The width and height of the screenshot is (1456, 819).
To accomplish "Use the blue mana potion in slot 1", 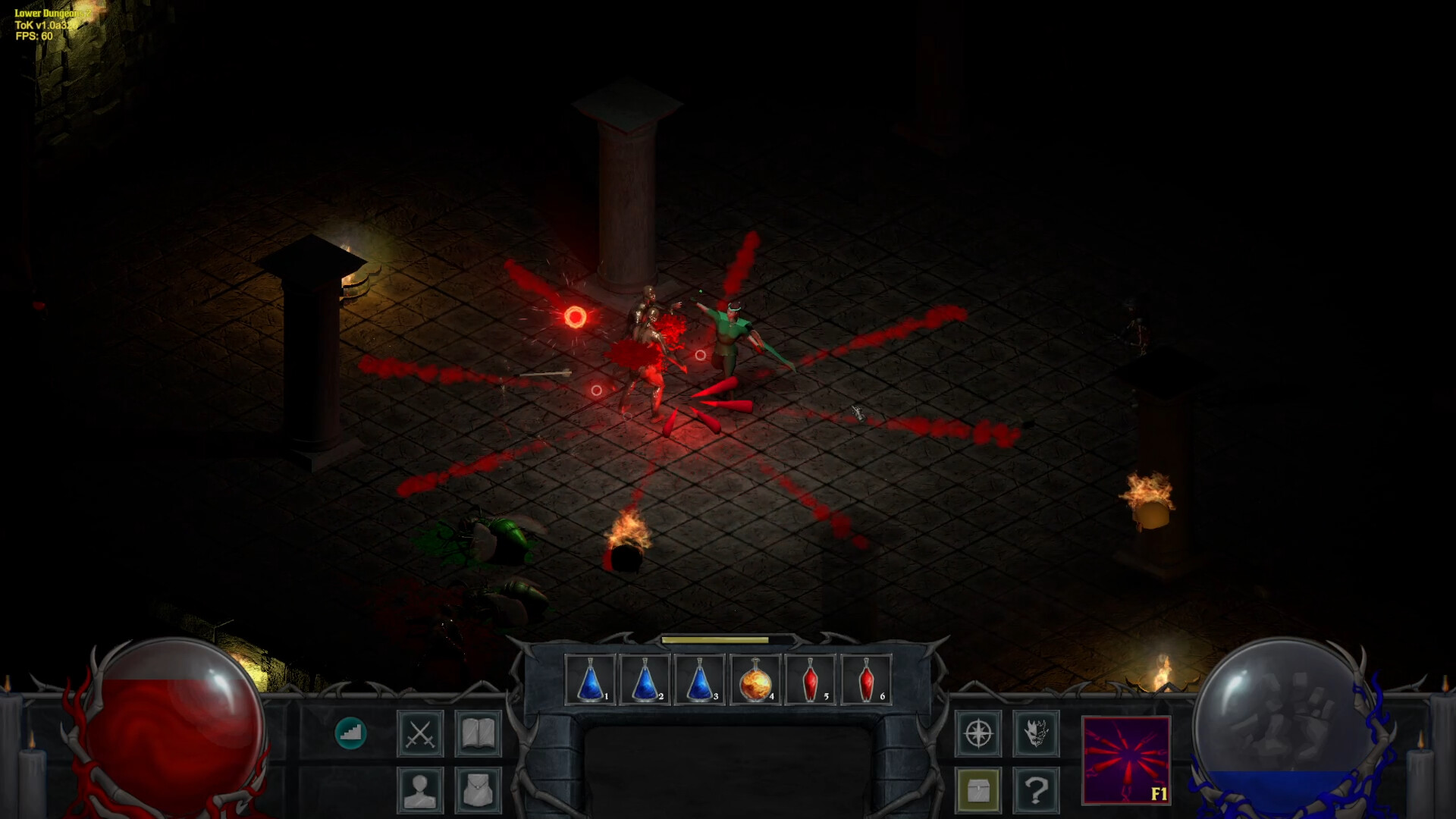I will pos(591,679).
